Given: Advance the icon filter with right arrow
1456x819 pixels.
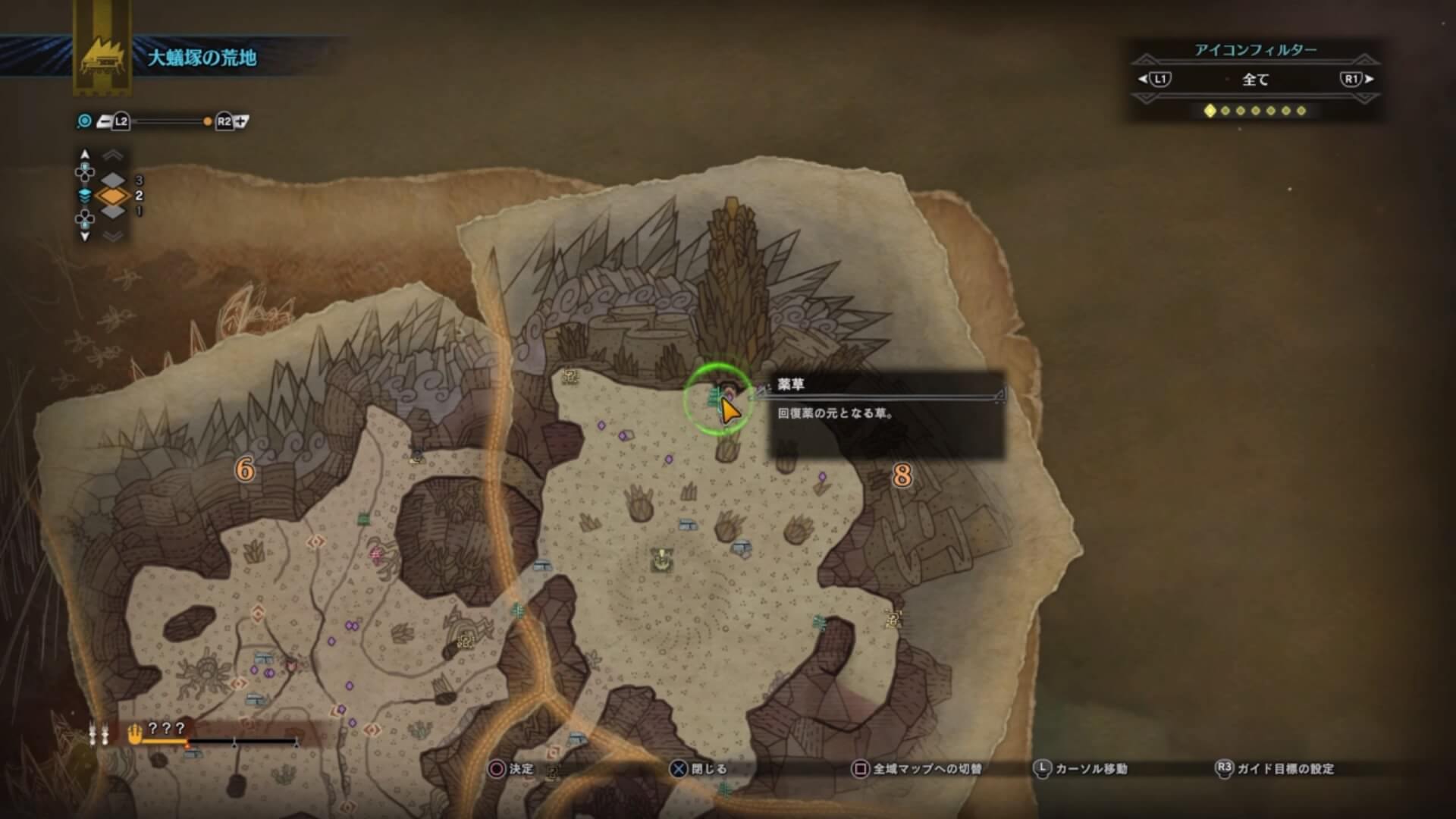Looking at the screenshot, I should (1369, 79).
